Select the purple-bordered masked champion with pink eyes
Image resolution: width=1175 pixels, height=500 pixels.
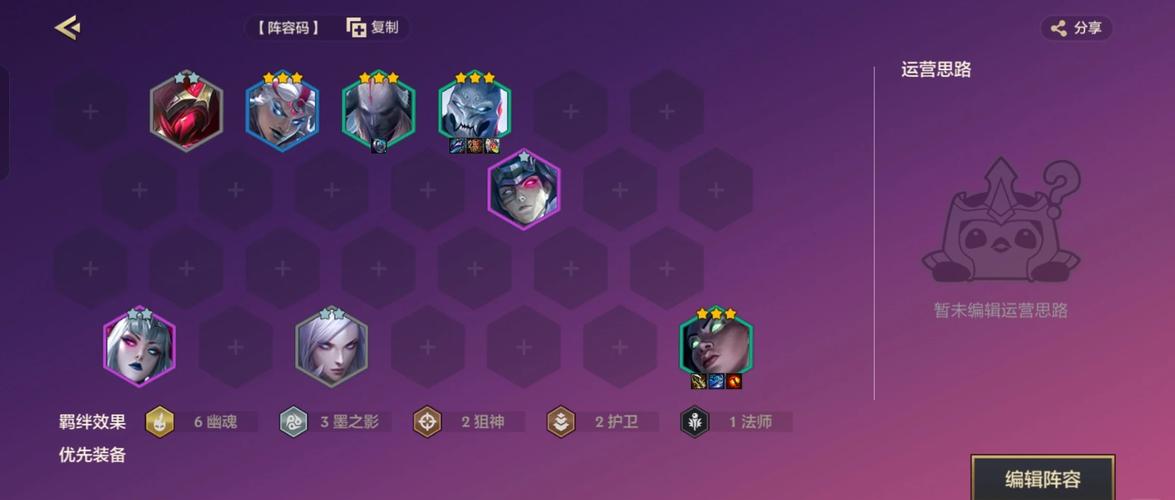pyautogui.click(x=523, y=190)
